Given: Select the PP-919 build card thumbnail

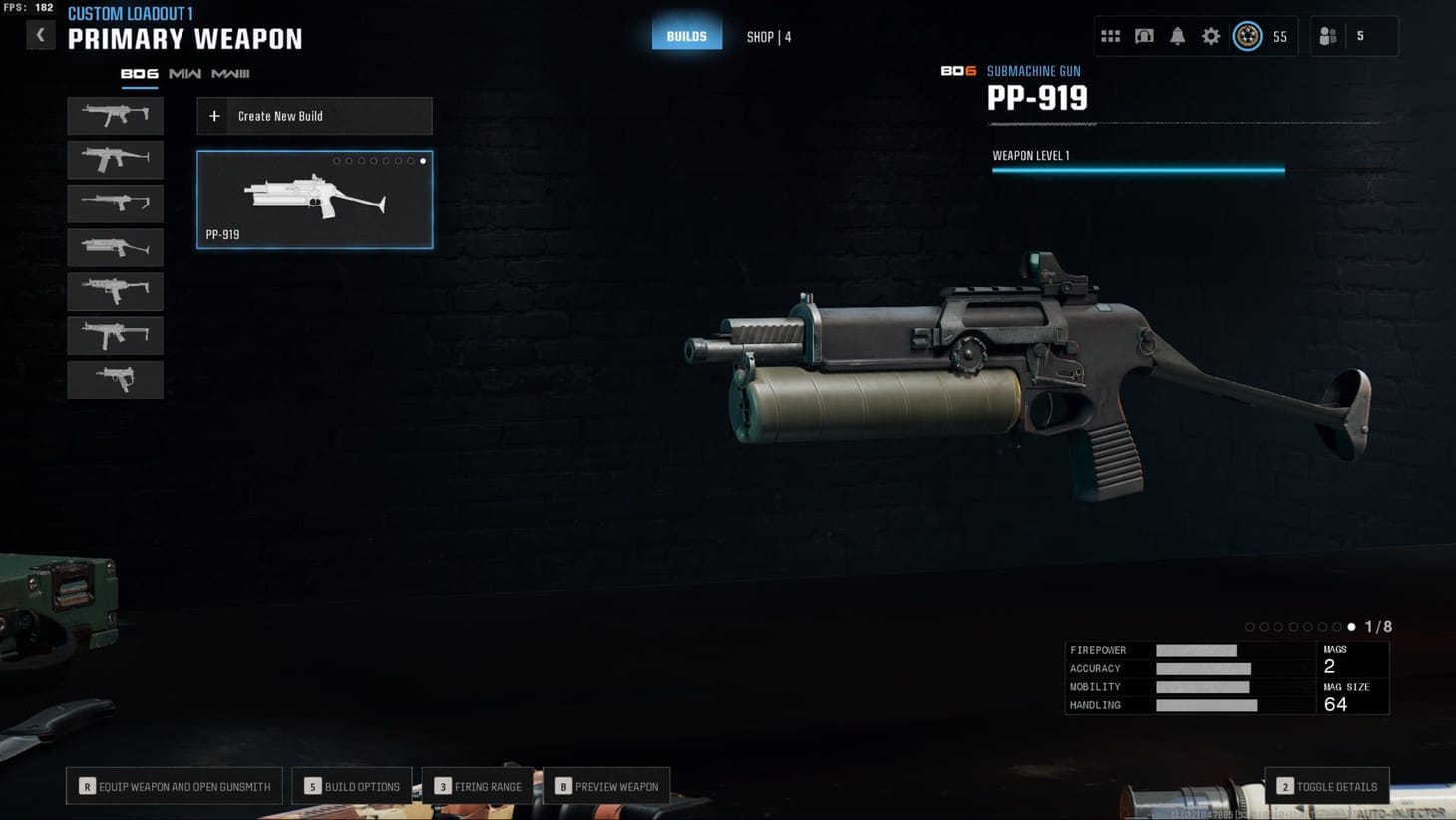Looking at the screenshot, I should click(x=314, y=200).
